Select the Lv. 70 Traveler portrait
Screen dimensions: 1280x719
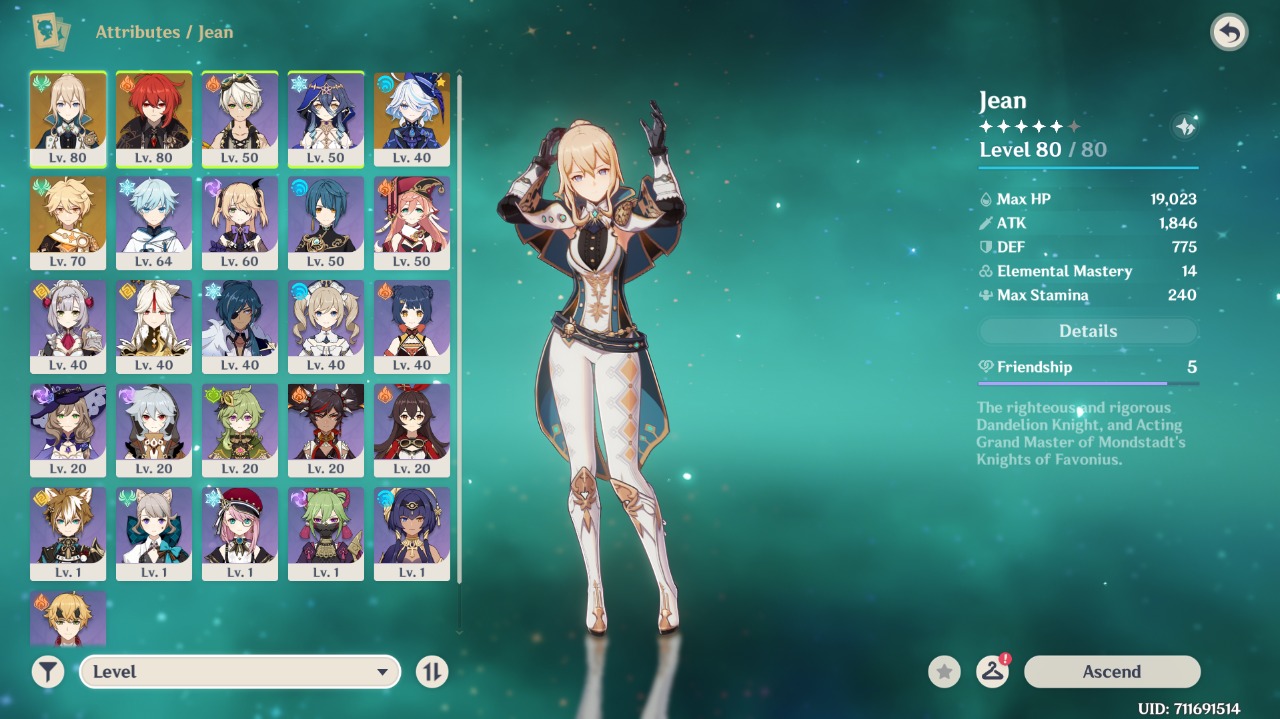point(68,222)
